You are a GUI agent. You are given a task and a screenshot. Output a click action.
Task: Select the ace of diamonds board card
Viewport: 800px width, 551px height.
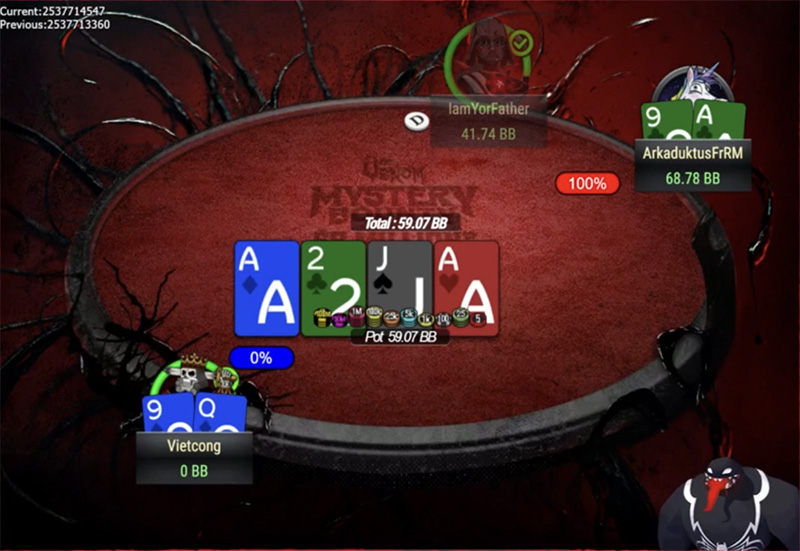[x=266, y=286]
